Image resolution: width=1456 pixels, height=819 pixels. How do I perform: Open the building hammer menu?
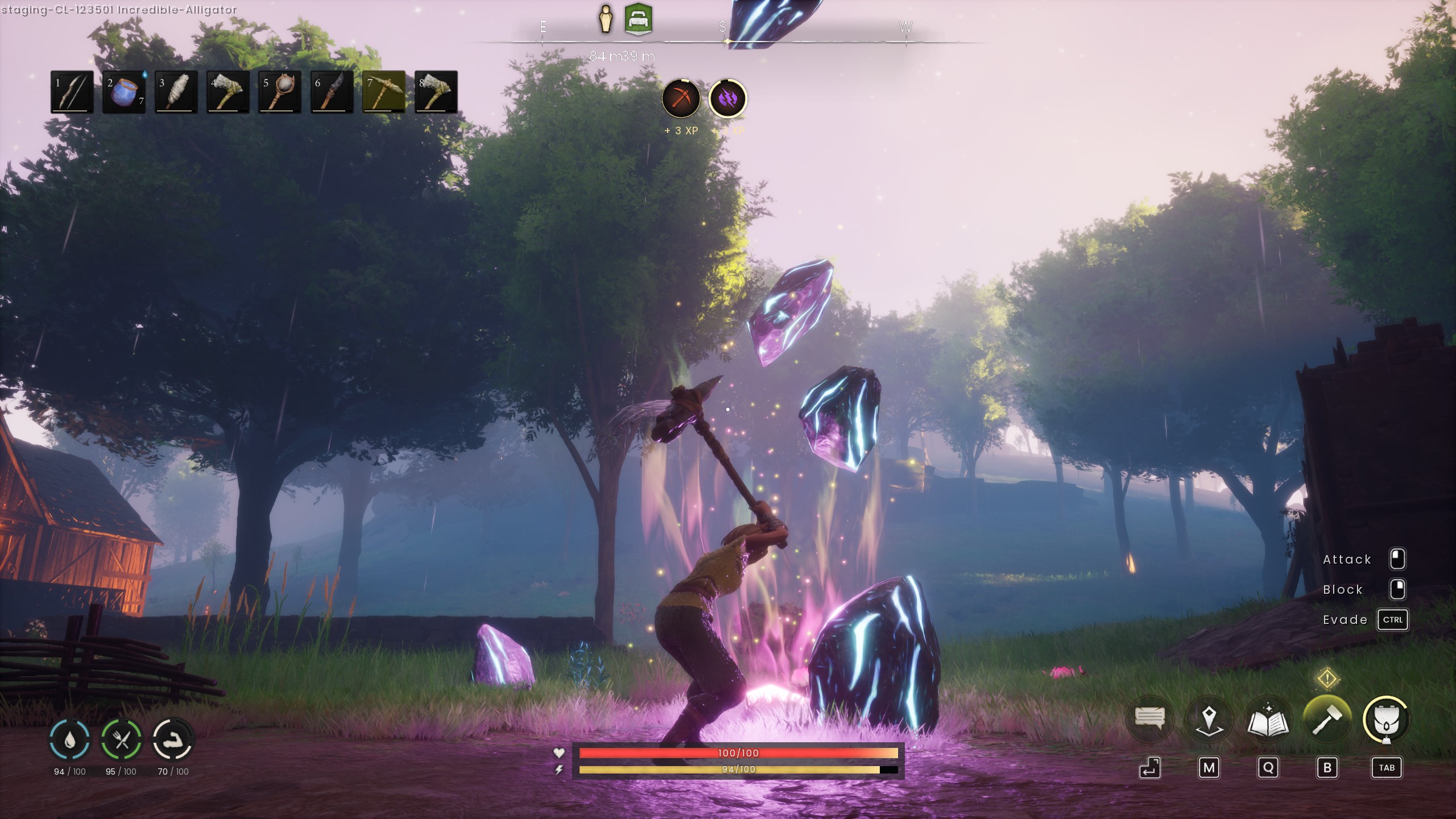[x=1327, y=719]
